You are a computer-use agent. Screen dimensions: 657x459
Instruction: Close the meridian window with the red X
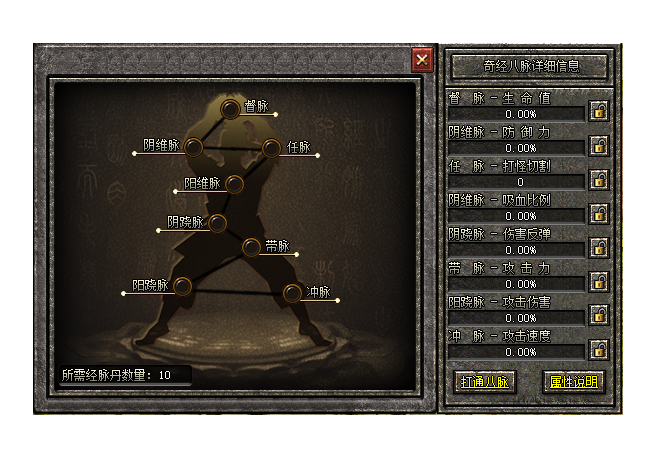tap(422, 60)
